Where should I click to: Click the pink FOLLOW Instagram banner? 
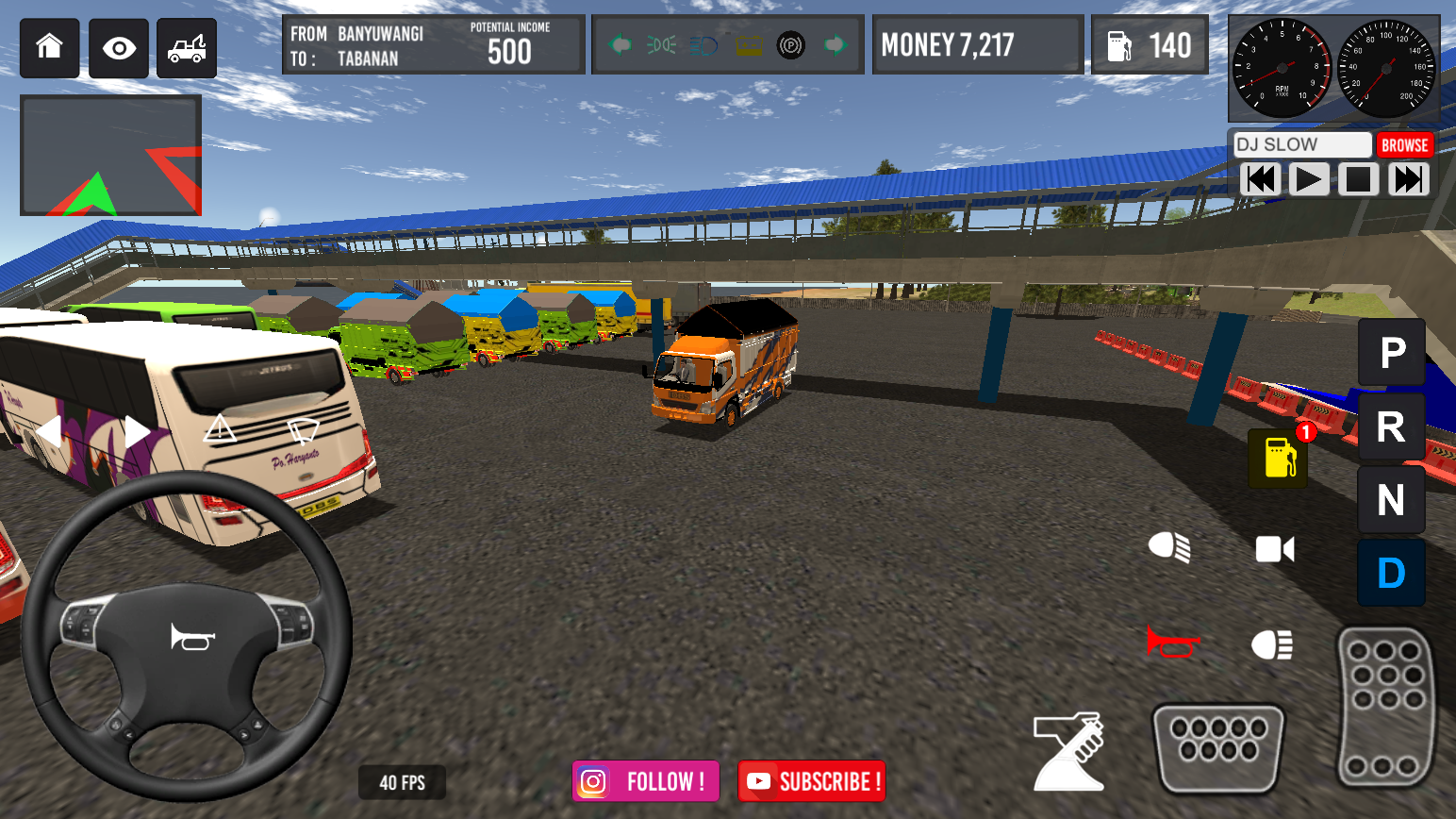tap(645, 781)
